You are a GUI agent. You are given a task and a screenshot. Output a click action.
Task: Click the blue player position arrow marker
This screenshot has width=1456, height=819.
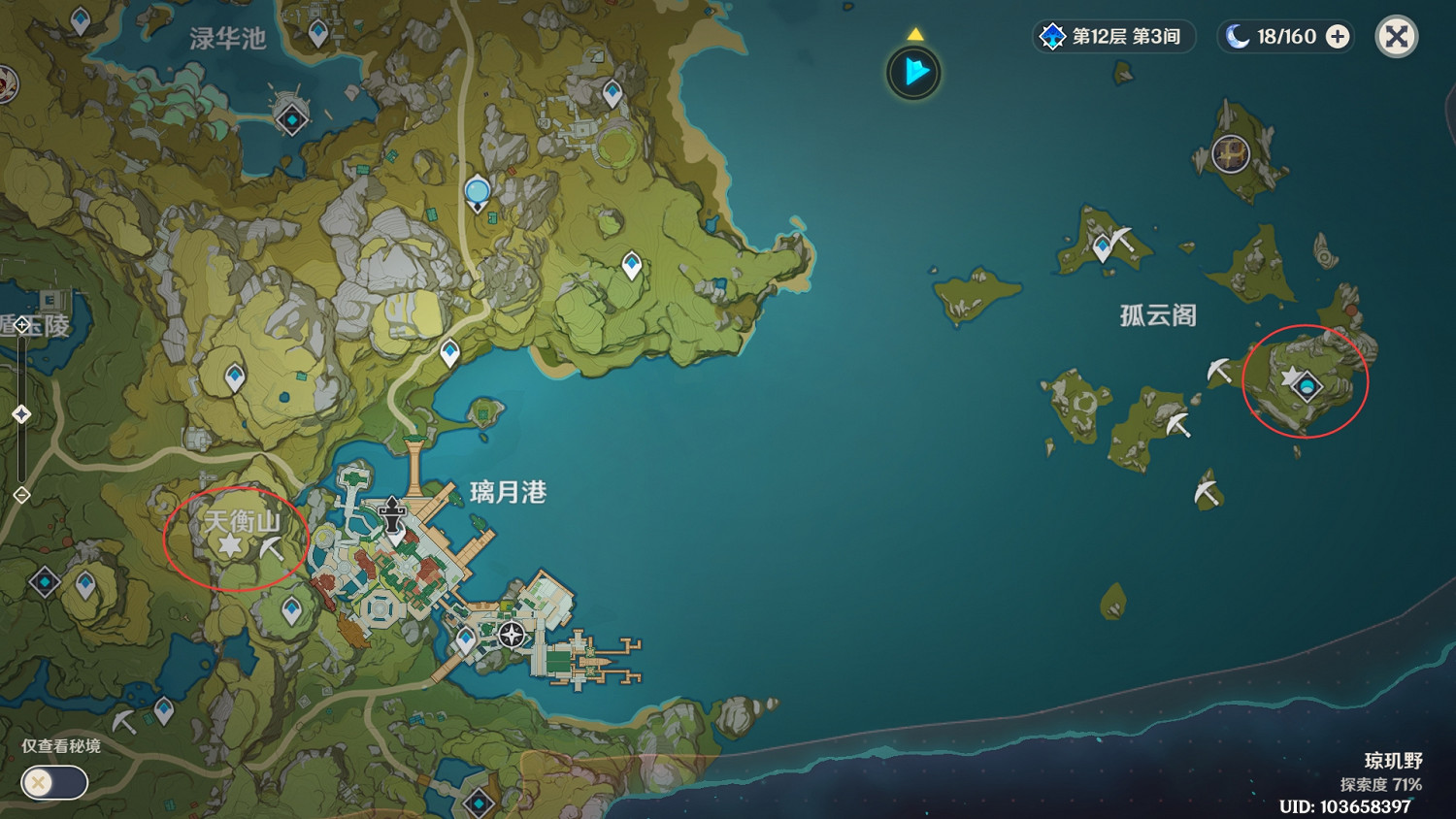[913, 72]
